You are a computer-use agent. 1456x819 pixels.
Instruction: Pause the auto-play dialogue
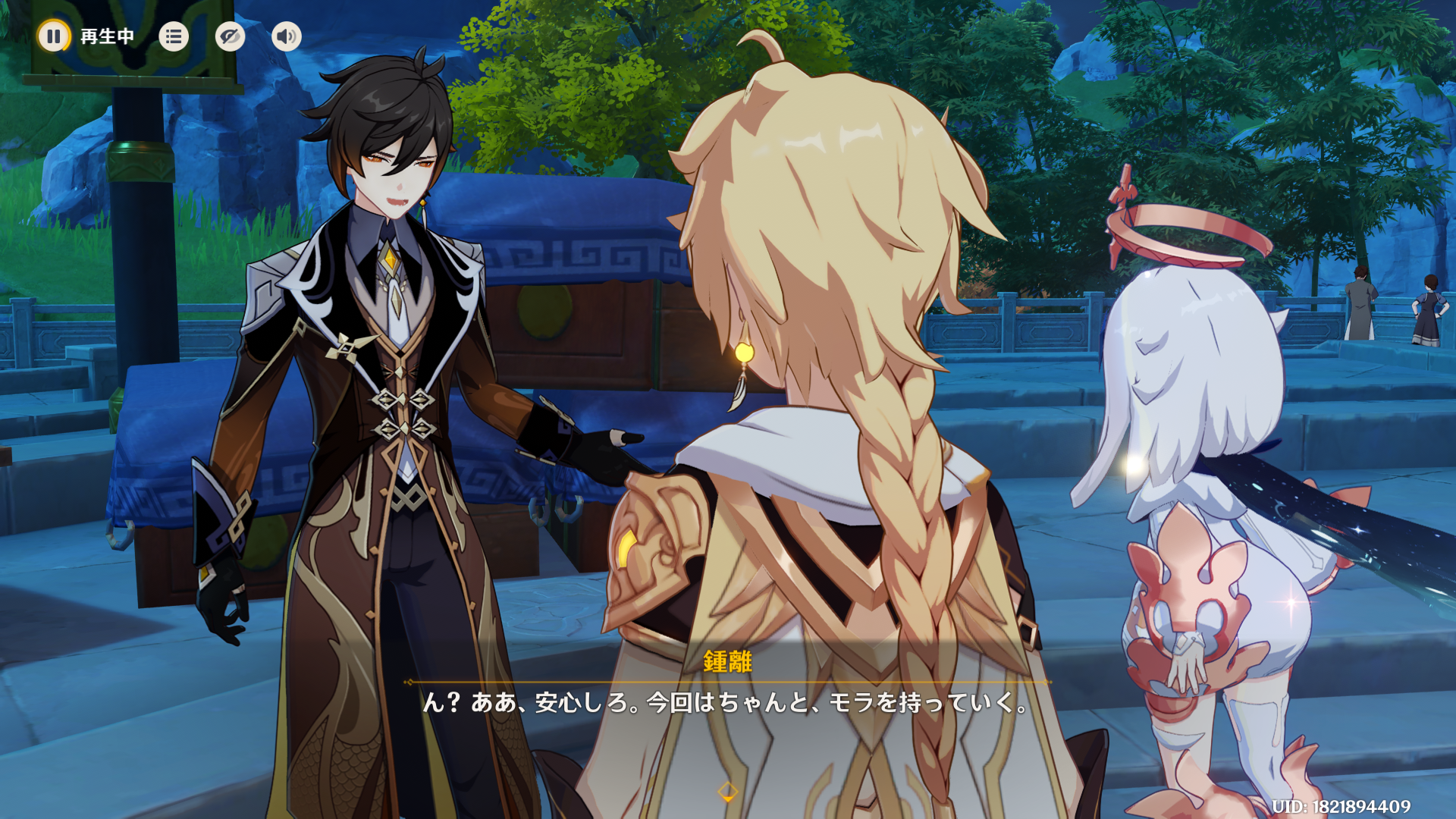tap(54, 36)
